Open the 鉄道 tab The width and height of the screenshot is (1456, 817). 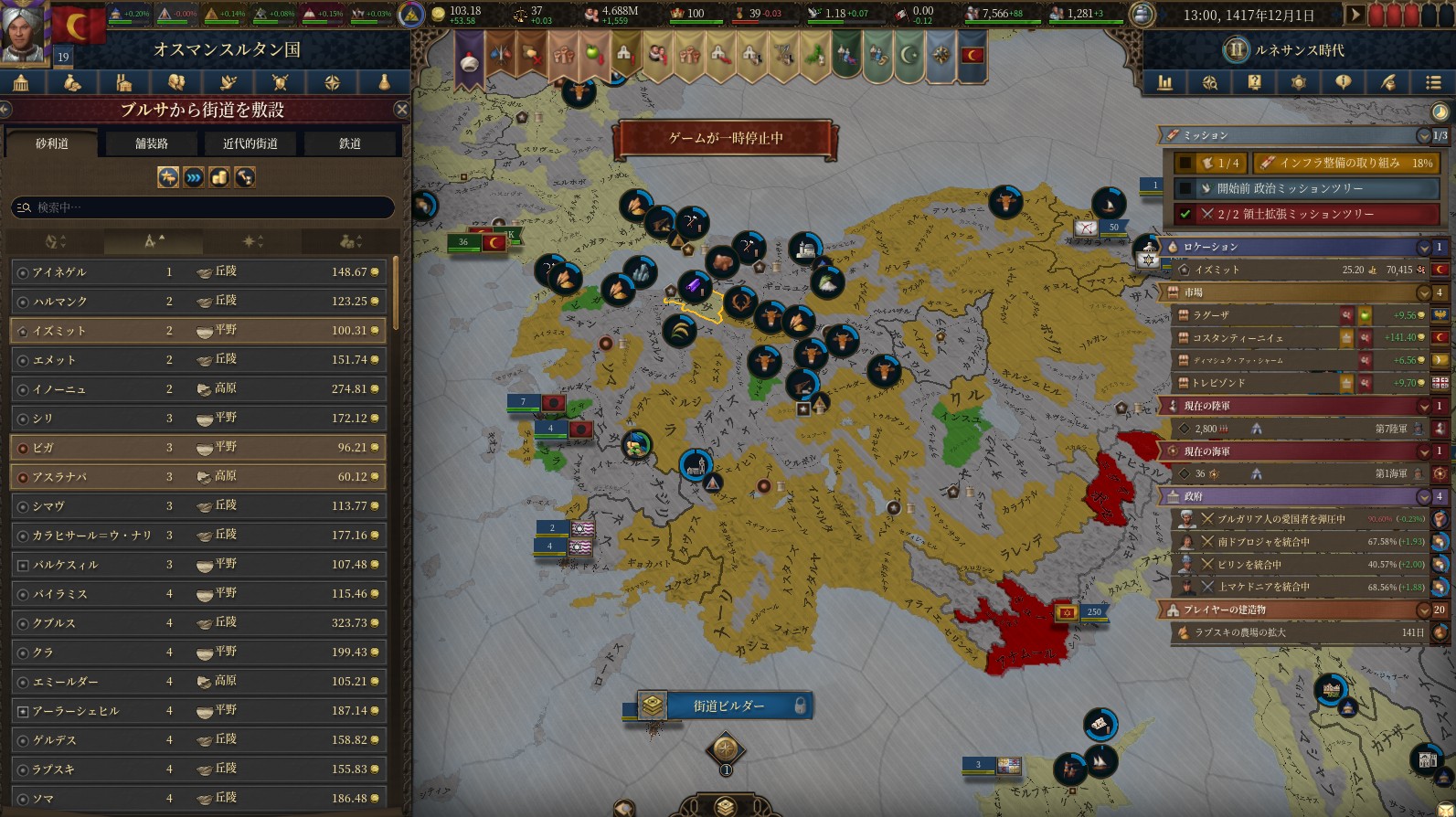coord(350,143)
